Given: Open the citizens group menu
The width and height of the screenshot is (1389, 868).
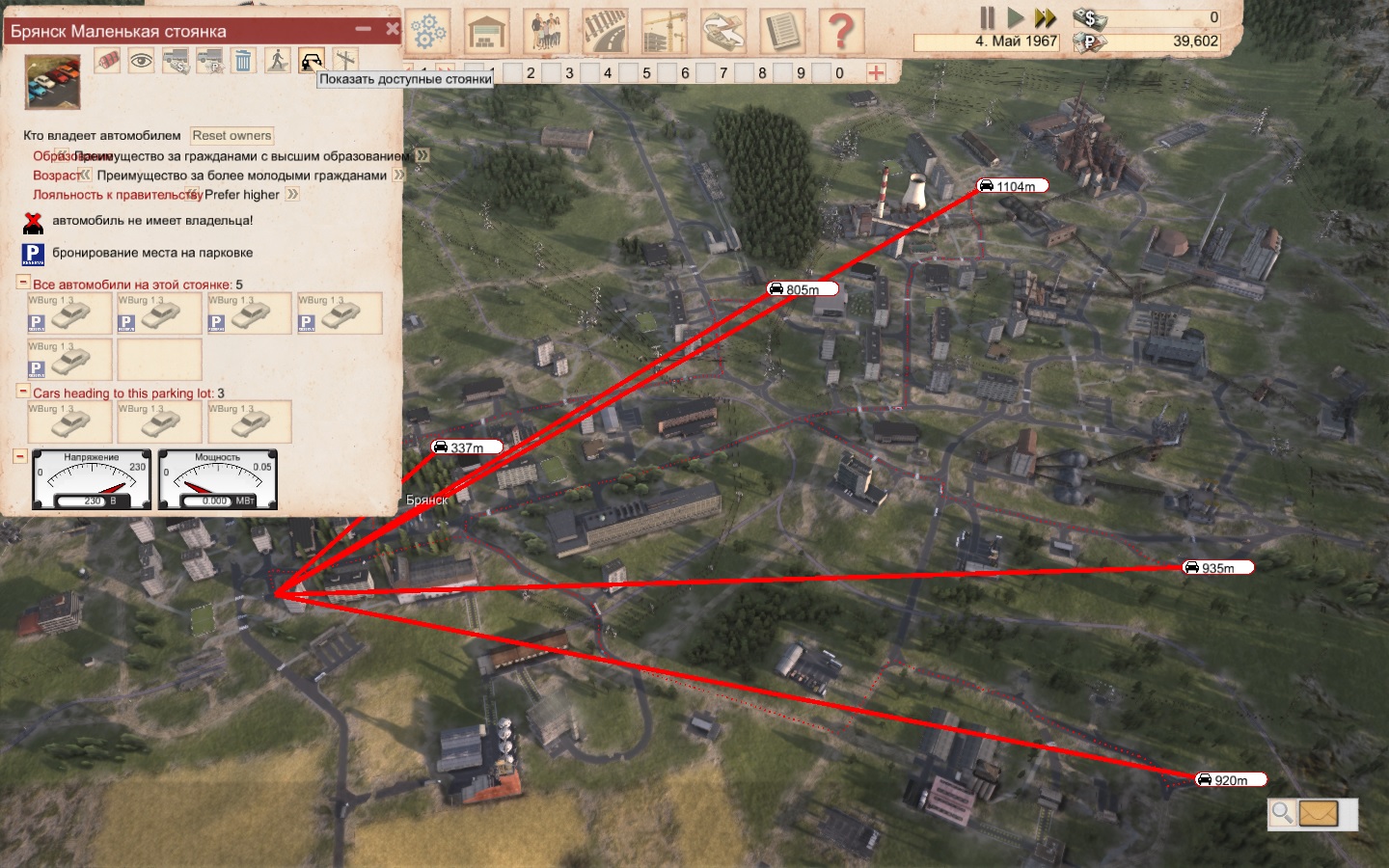Looking at the screenshot, I should 546,32.
